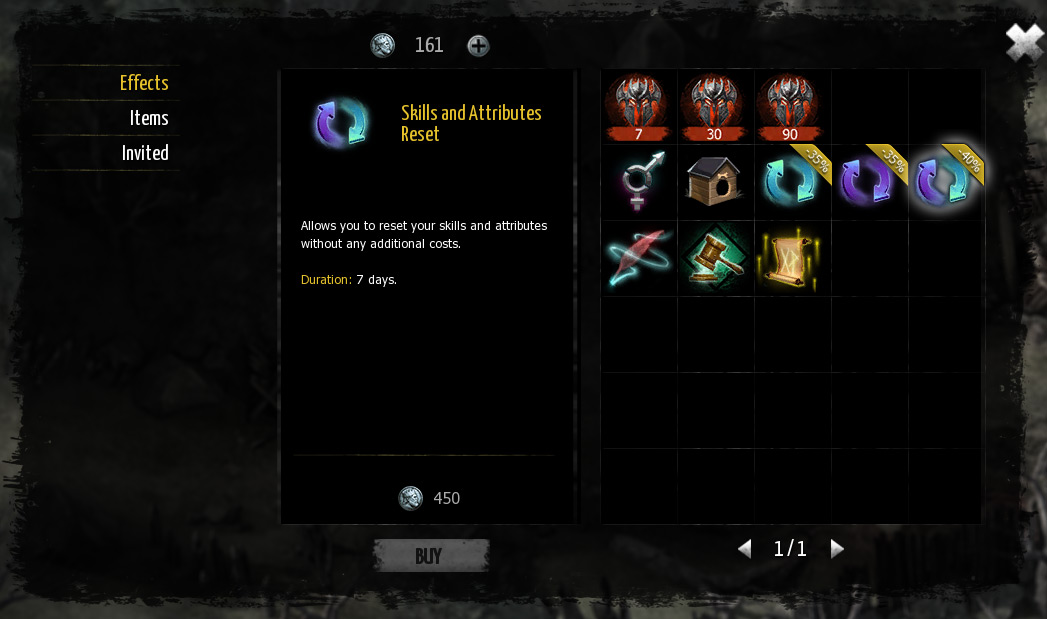1047x619 pixels.
Task: Add more coins with the plus button
Action: 479,46
